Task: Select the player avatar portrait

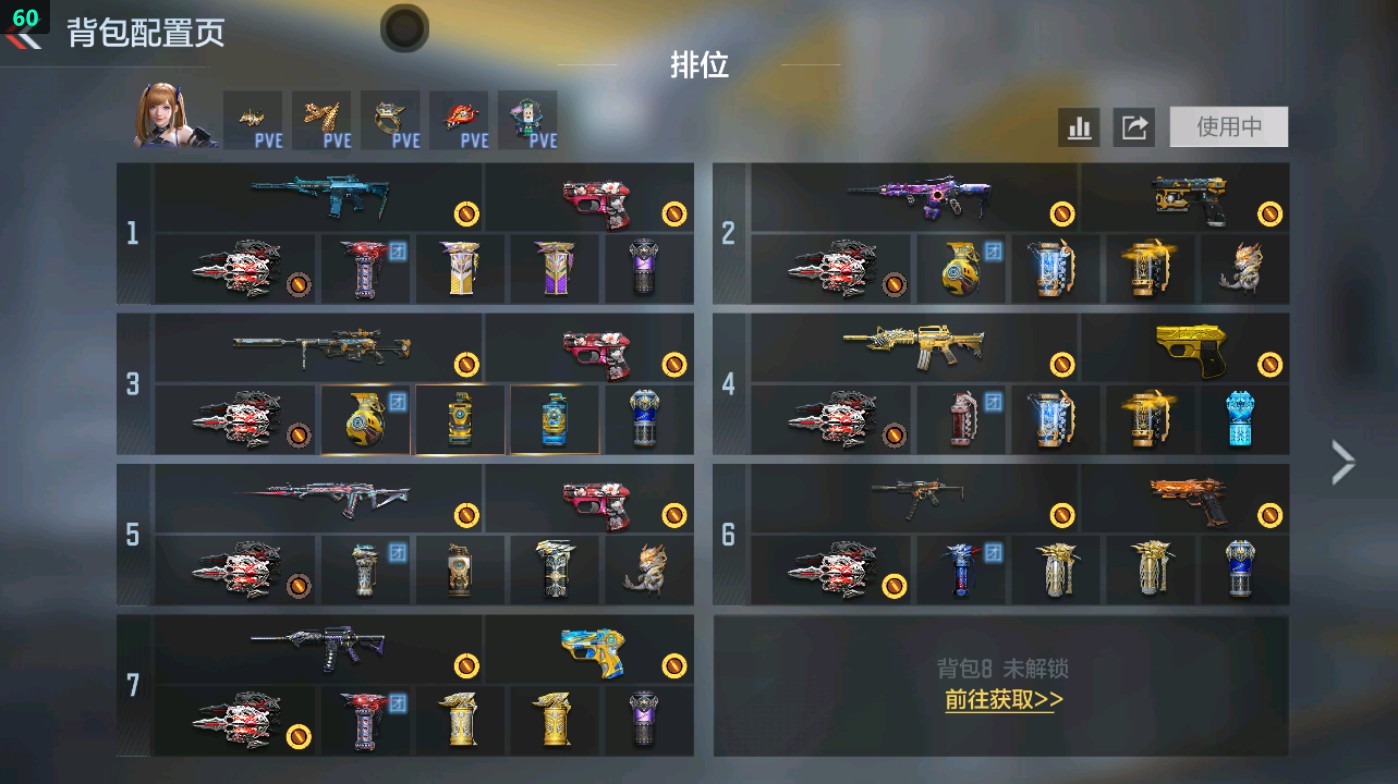Action: [166, 120]
